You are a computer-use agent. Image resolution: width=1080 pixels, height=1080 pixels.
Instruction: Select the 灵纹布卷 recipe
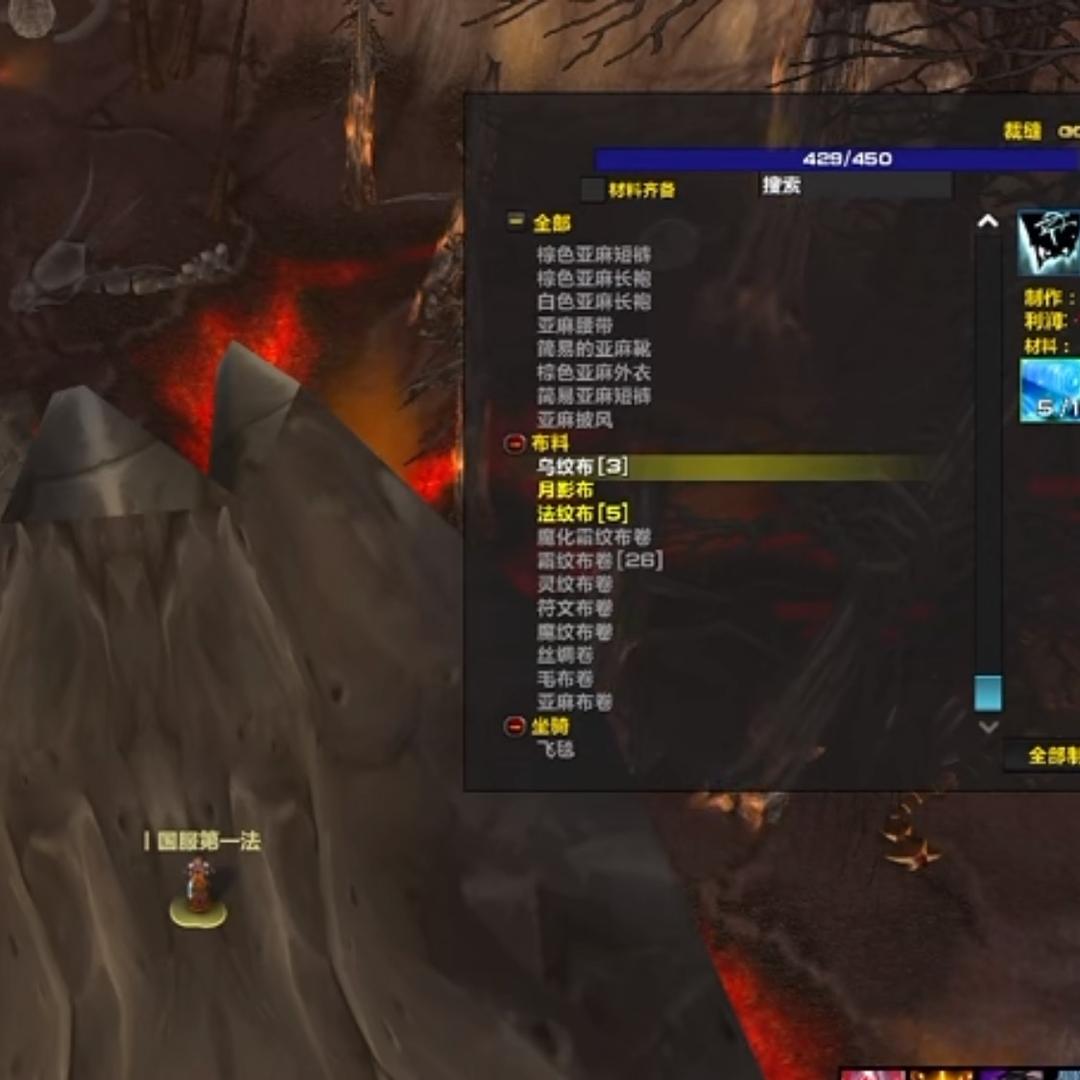point(575,584)
